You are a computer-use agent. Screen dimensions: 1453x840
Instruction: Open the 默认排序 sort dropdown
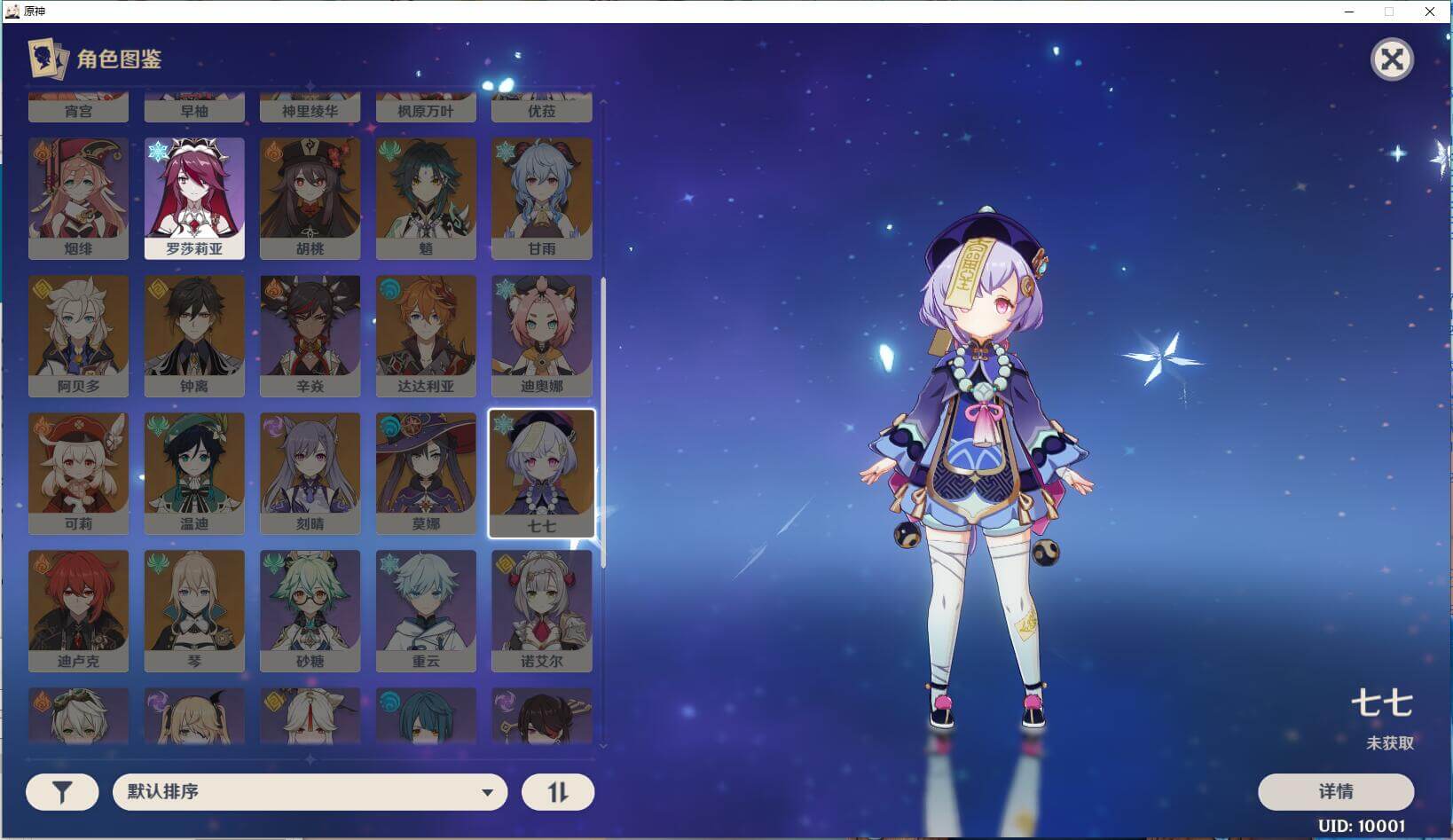tap(310, 791)
